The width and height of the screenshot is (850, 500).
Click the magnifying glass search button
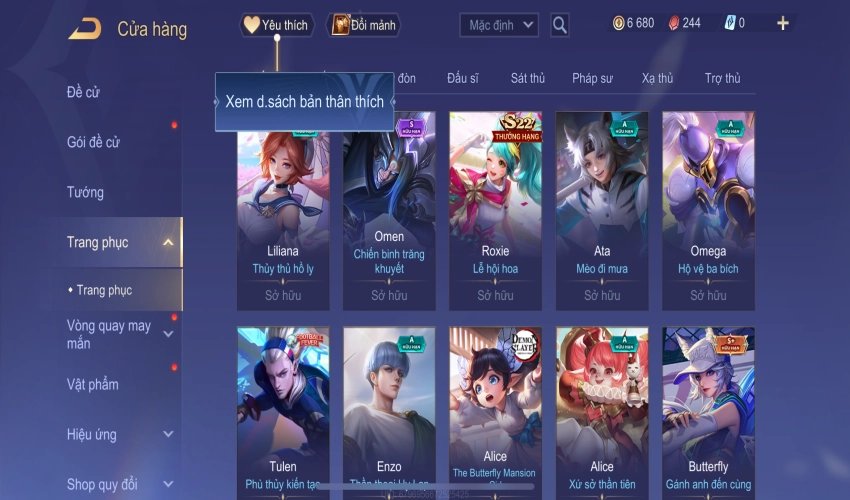tap(560, 24)
